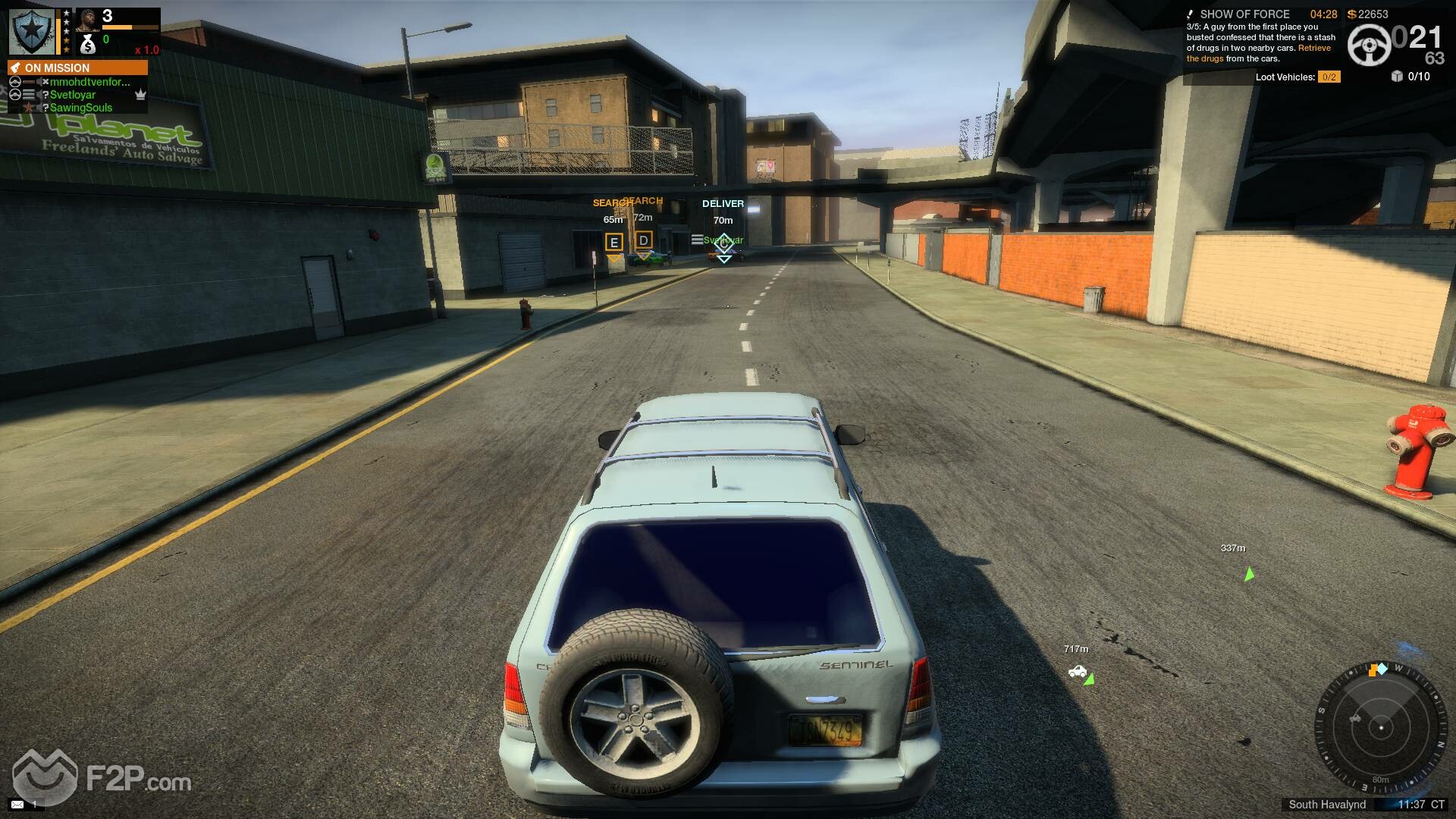Choose SawingSouls from the team list
Screen dimensions: 1456x819
[x=80, y=108]
